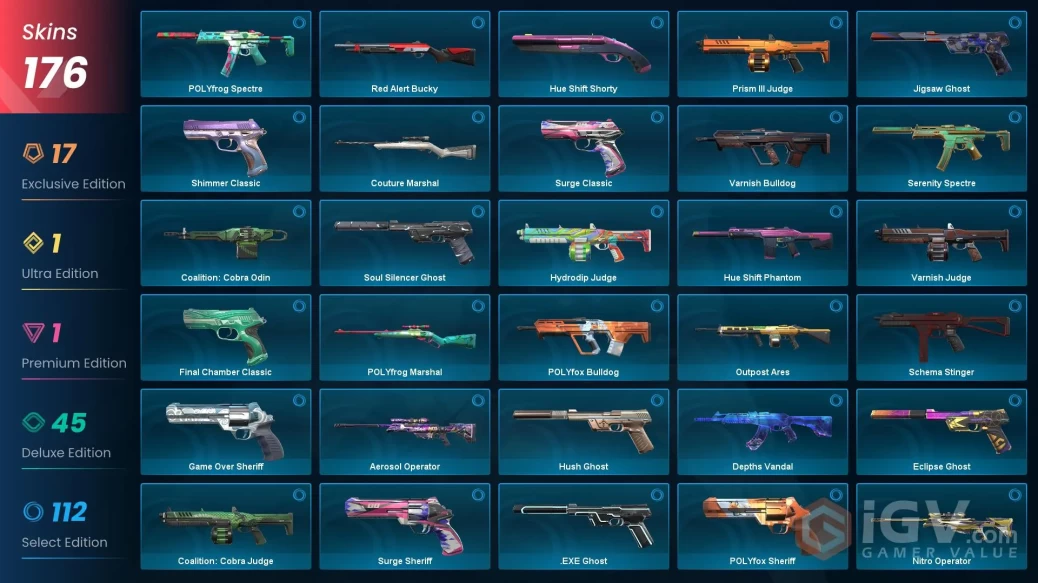Open the Hue Shift Phantom card
The height and width of the screenshot is (583, 1038).
(x=762, y=242)
